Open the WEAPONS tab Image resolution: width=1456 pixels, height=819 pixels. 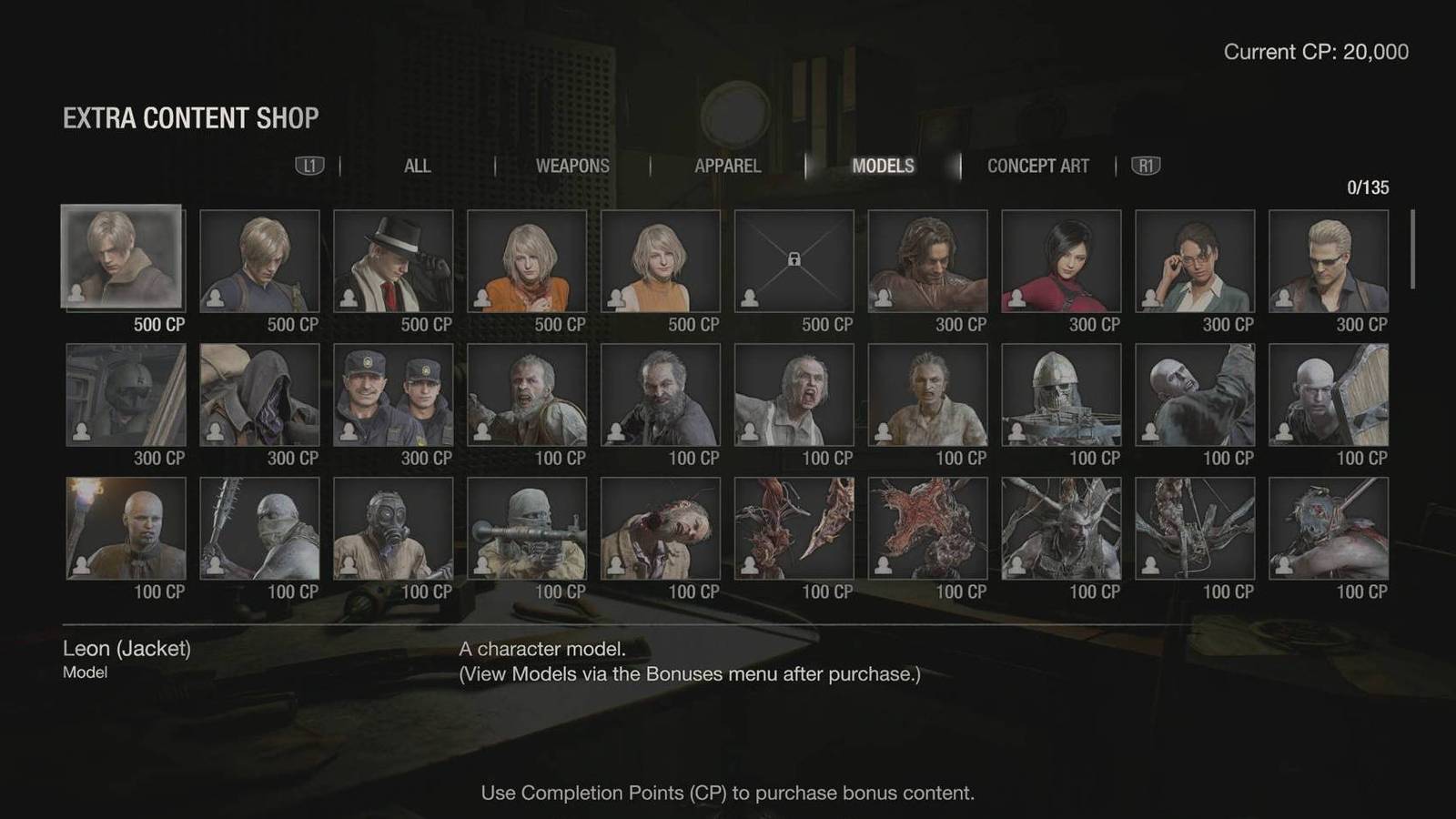(572, 166)
